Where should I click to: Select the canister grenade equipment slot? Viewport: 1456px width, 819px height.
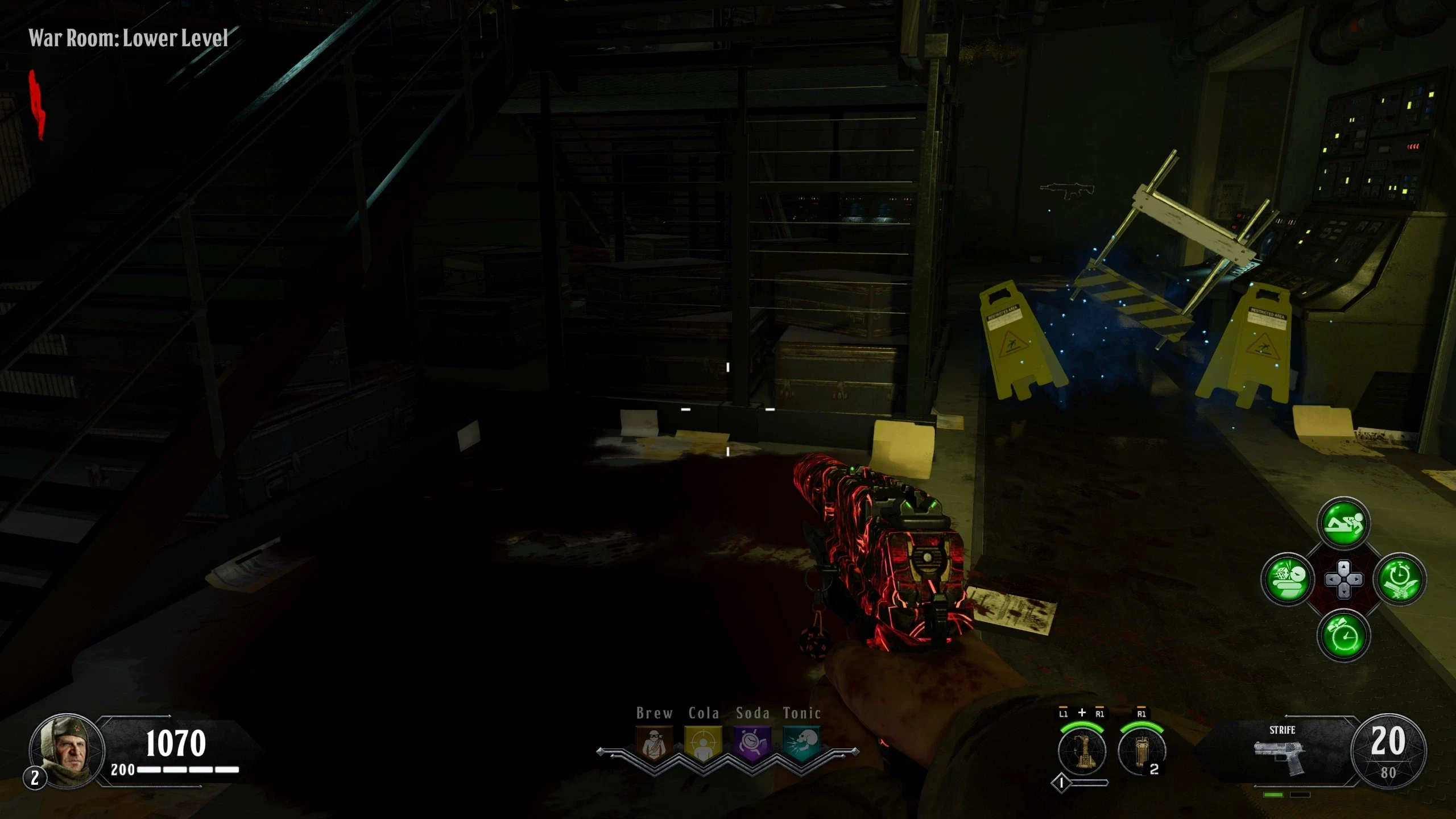click(x=1141, y=750)
